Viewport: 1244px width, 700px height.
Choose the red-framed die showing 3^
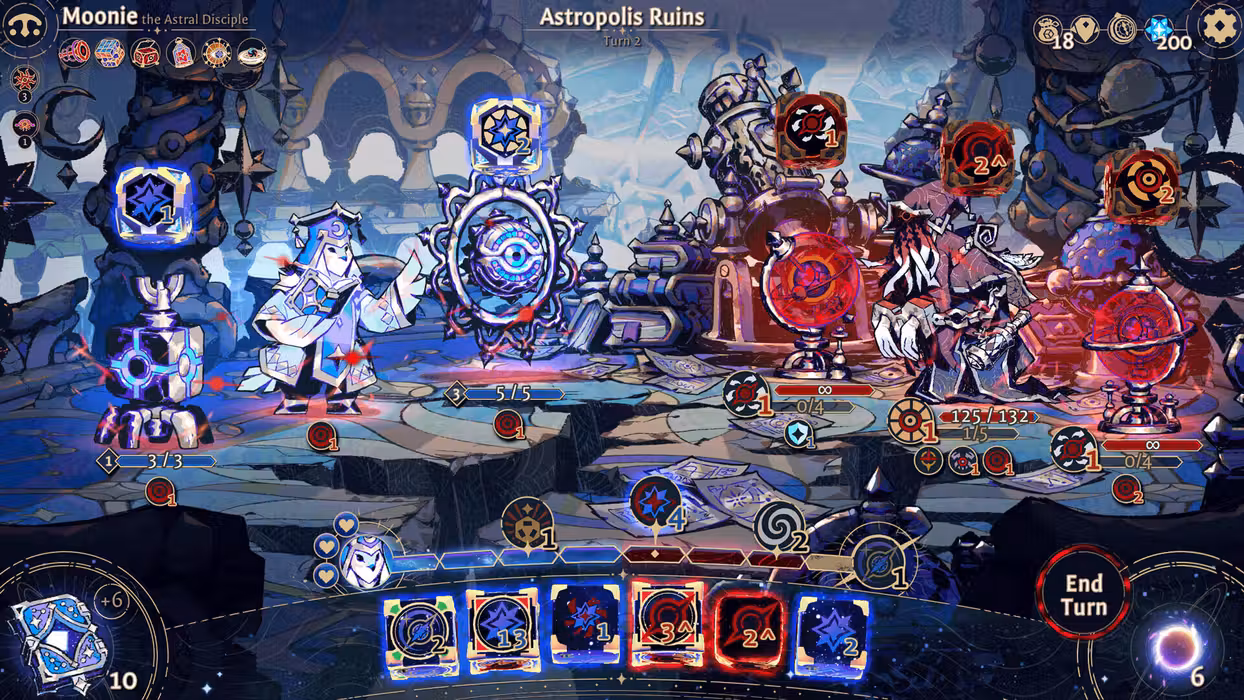[x=667, y=628]
